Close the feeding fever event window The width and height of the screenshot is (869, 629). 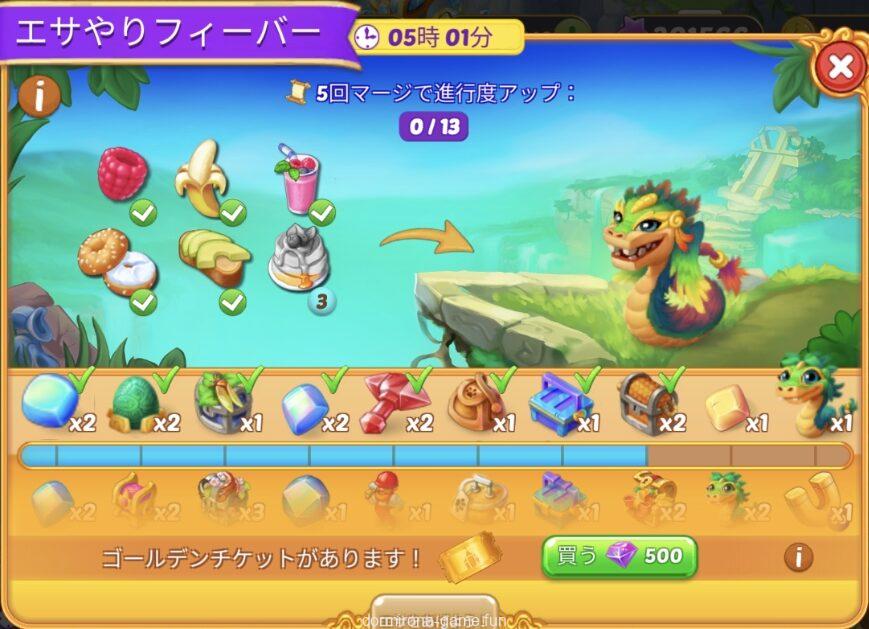pos(840,68)
